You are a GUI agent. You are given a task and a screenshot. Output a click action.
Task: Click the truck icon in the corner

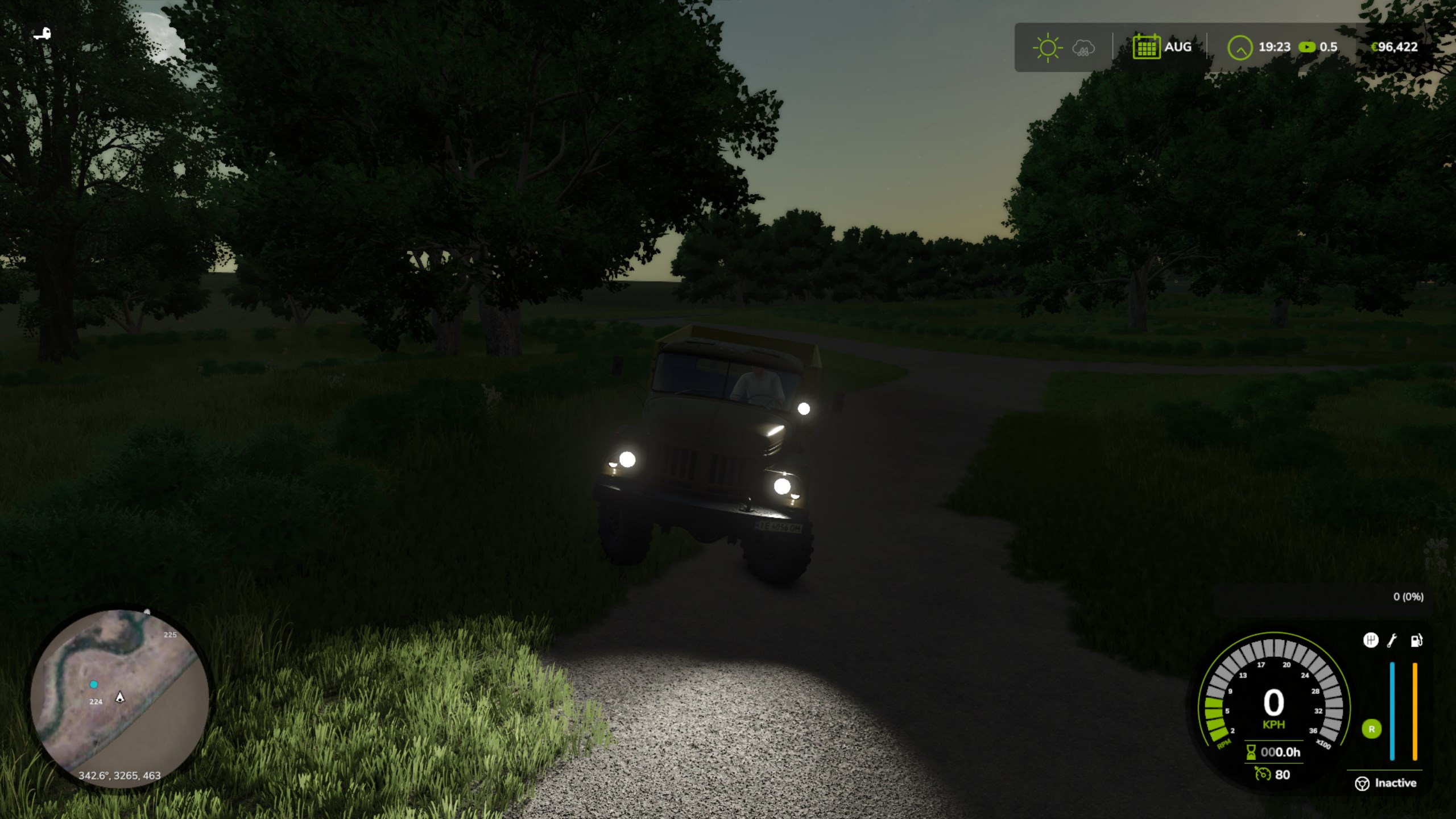click(42, 34)
